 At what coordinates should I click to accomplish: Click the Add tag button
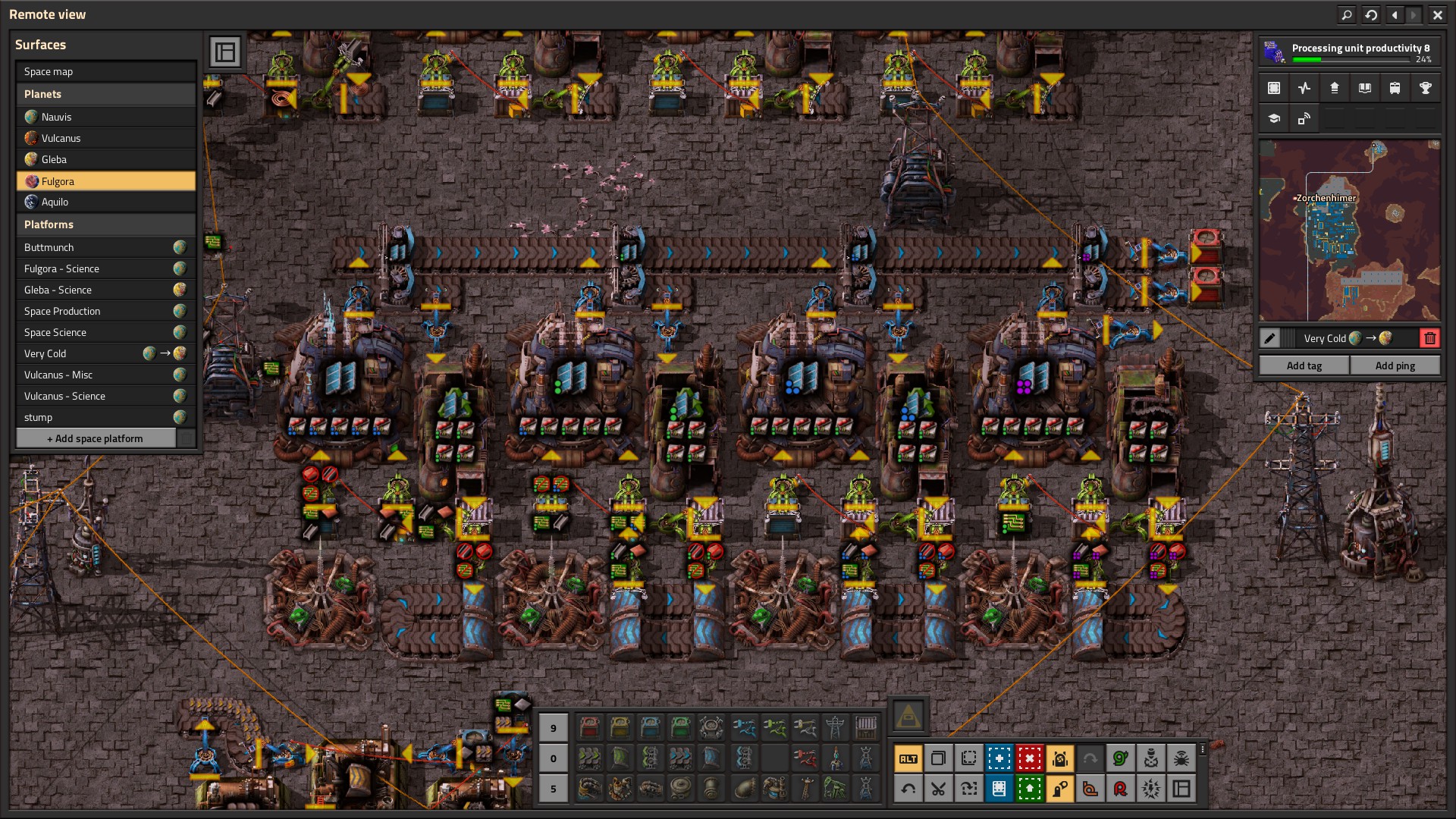(1304, 366)
